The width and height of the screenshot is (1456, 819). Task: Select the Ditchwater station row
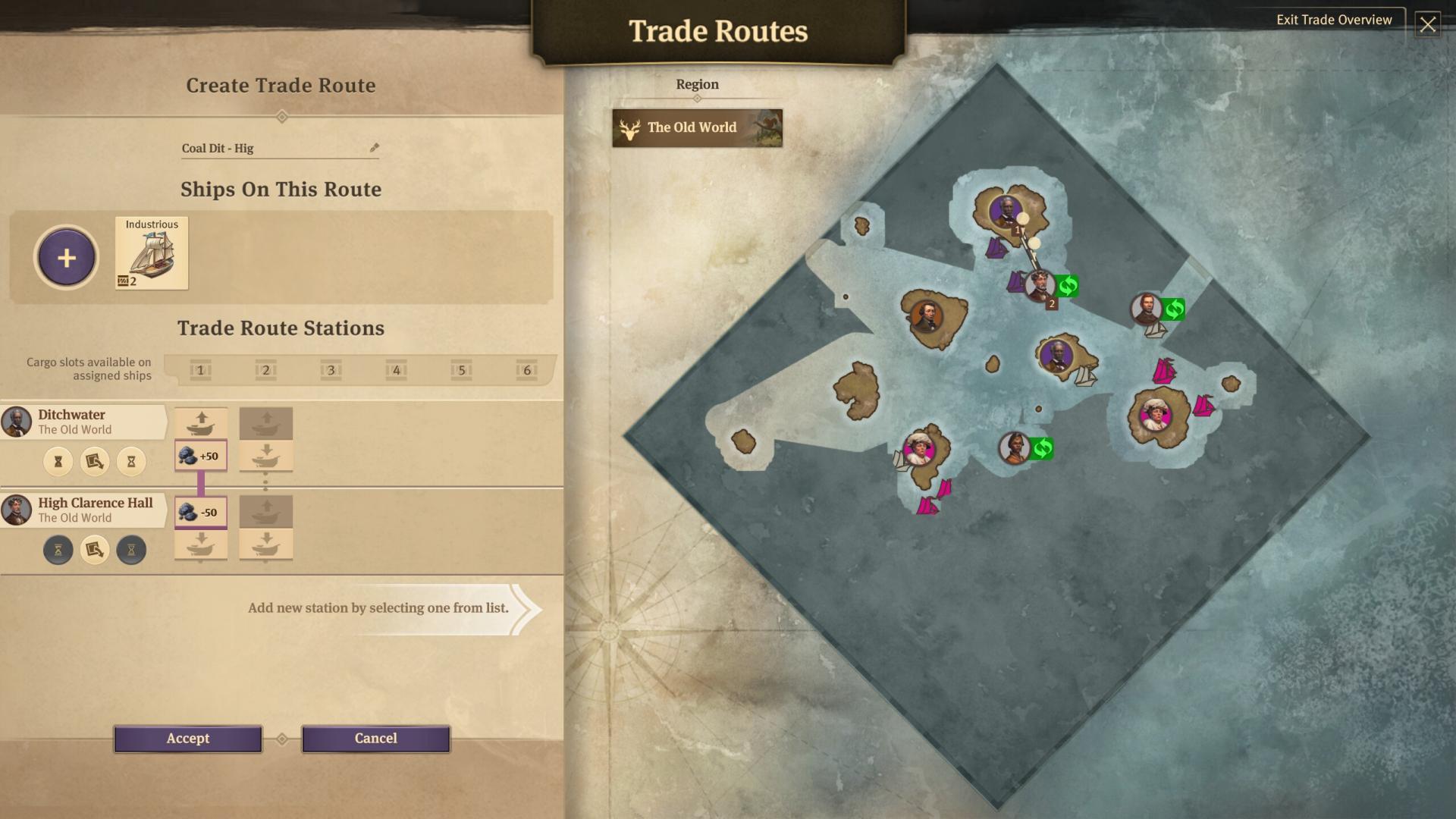[x=83, y=422]
